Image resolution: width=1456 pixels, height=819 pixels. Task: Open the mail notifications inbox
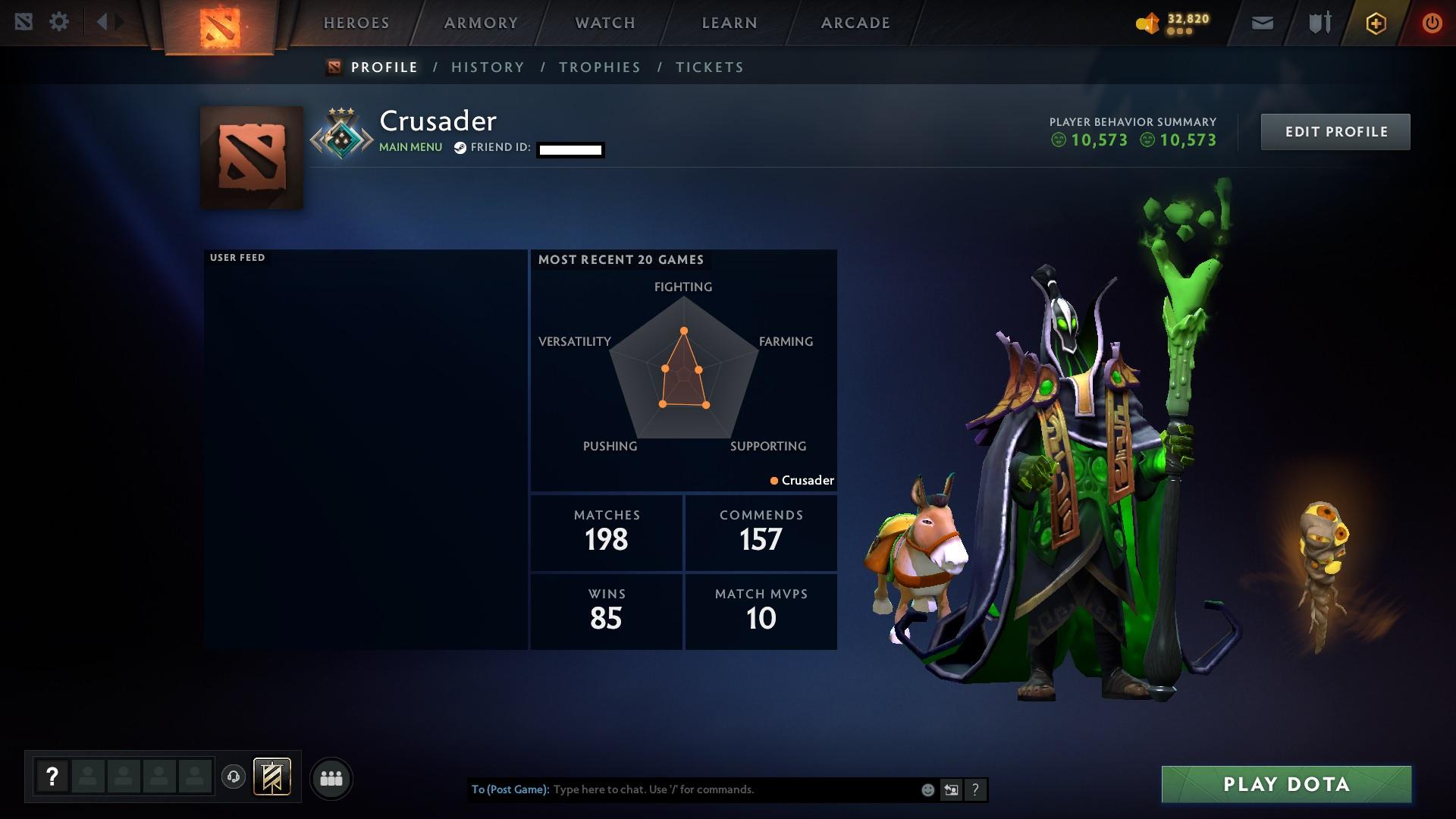click(1261, 22)
